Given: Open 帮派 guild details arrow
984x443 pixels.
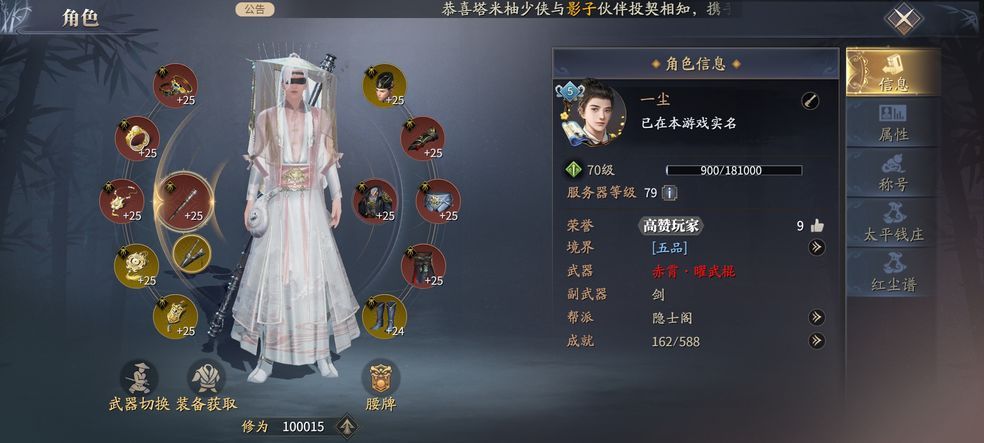Looking at the screenshot, I should (817, 317).
